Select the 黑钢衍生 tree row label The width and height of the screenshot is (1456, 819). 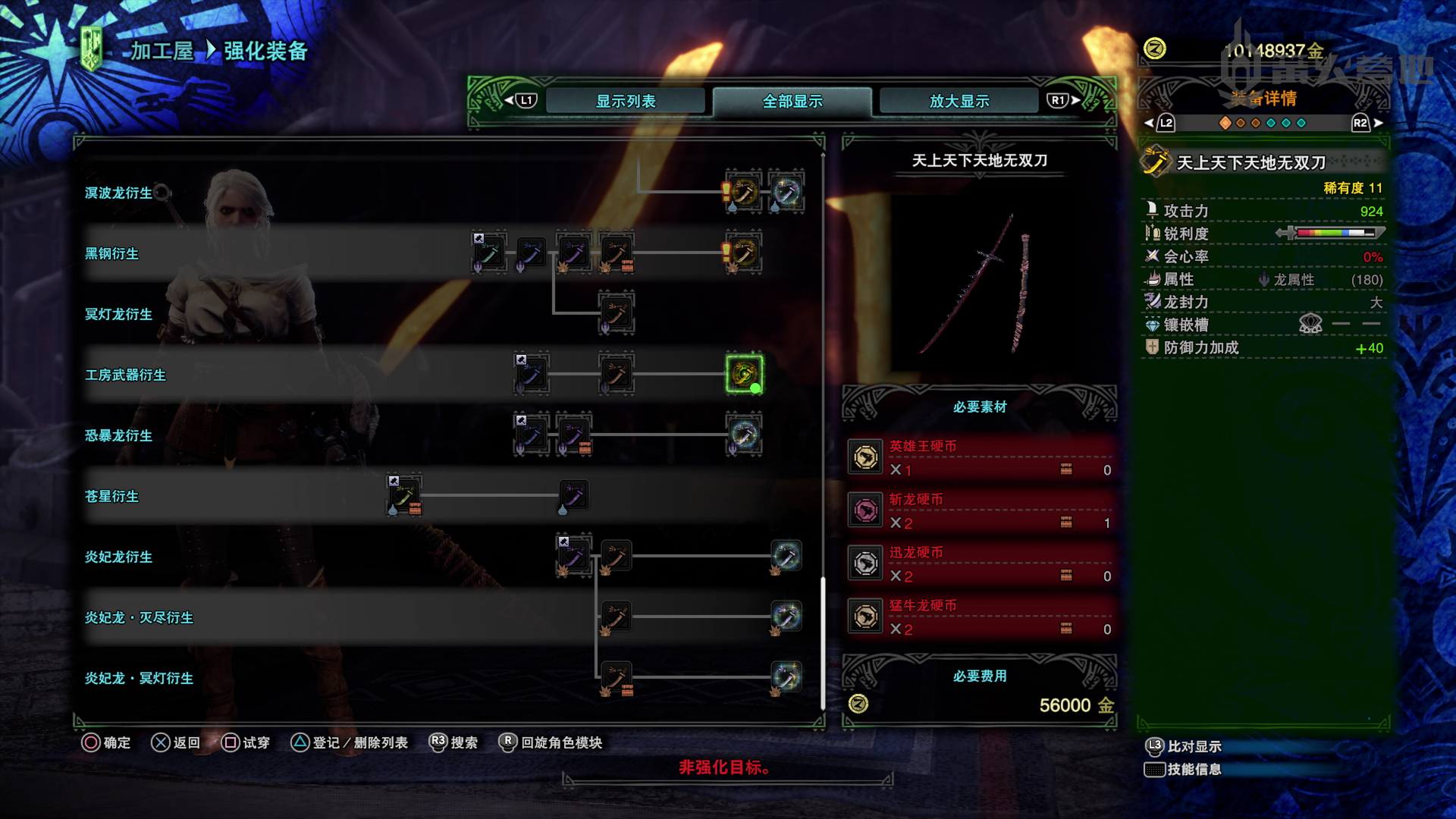pyautogui.click(x=111, y=253)
